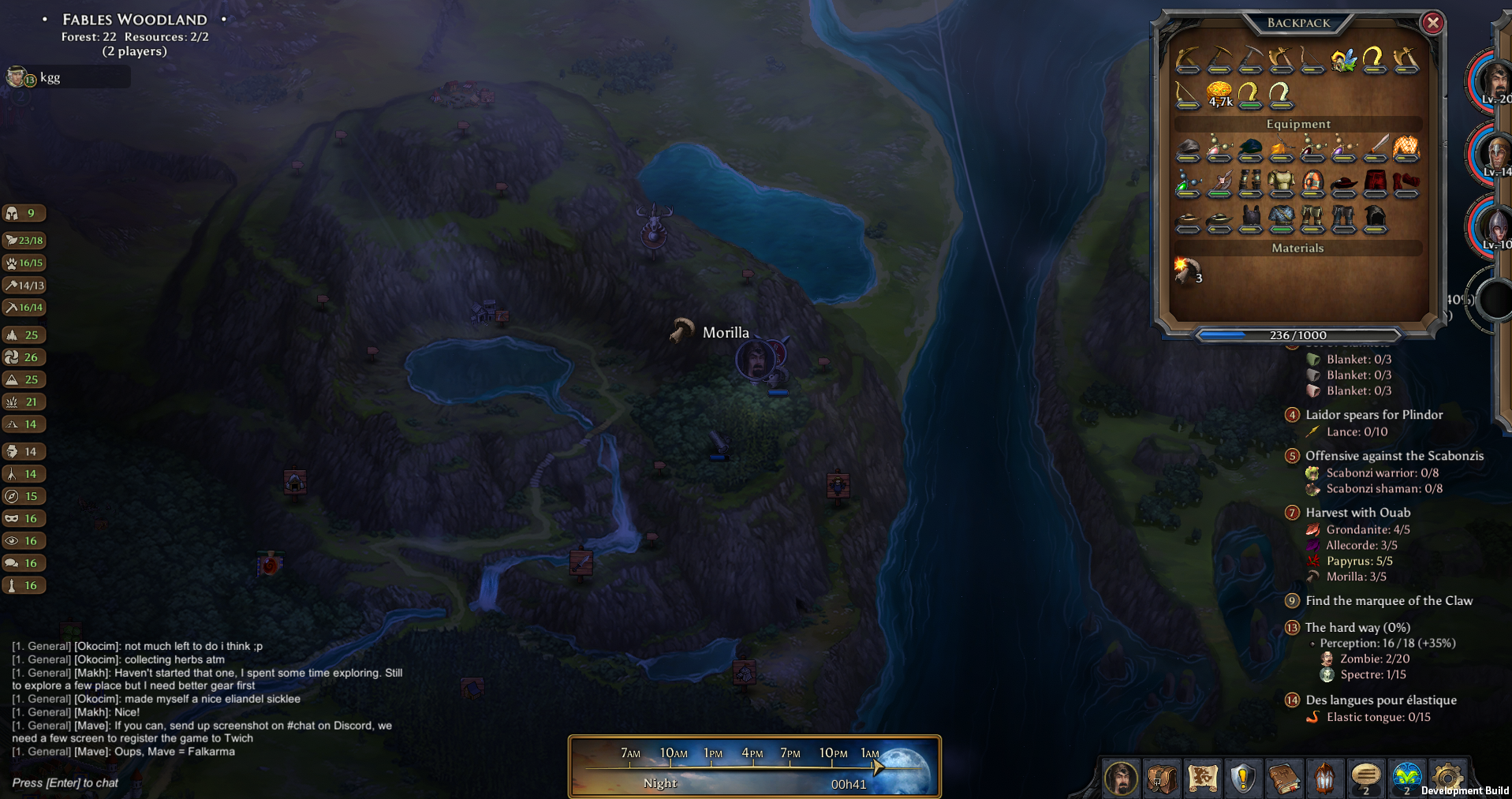Open the chat bubble icon with badge 2
The width and height of the screenshot is (1512, 799).
point(1366,778)
